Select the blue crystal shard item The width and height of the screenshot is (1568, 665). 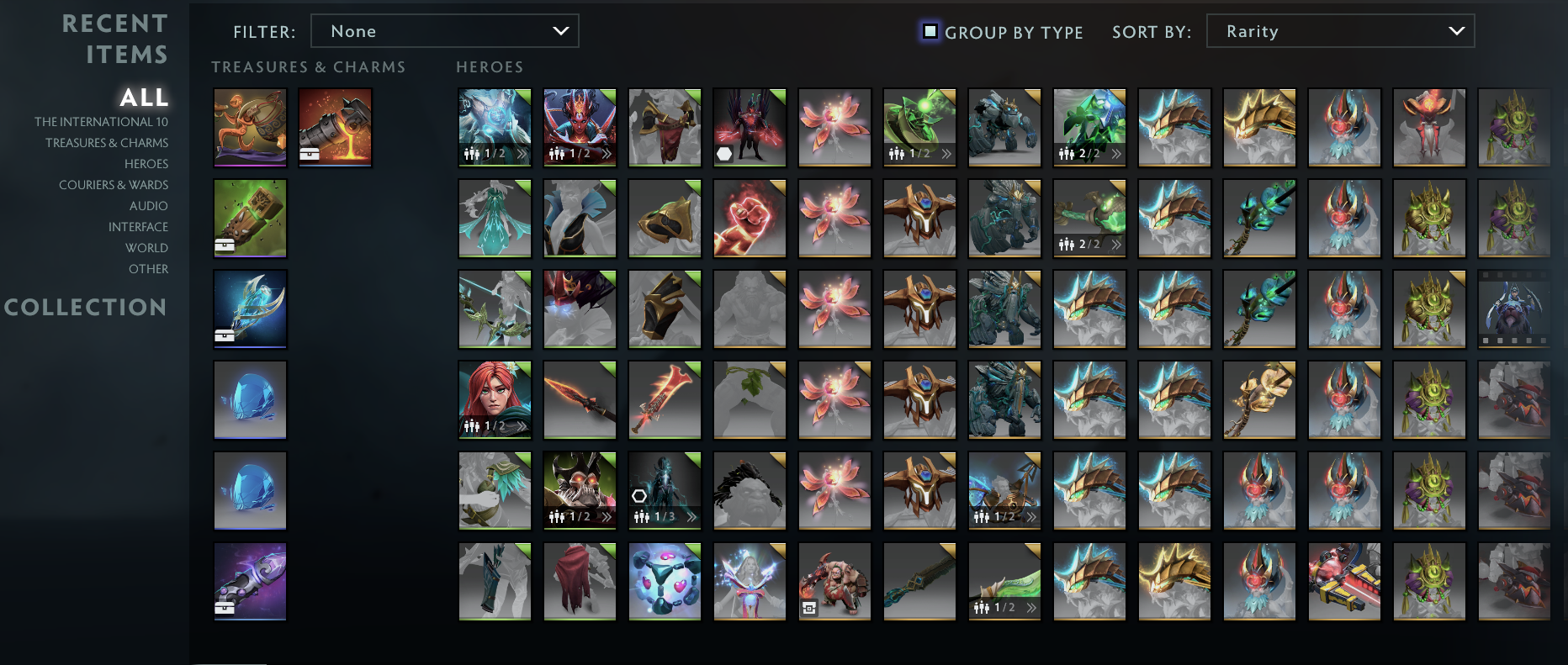point(250,400)
